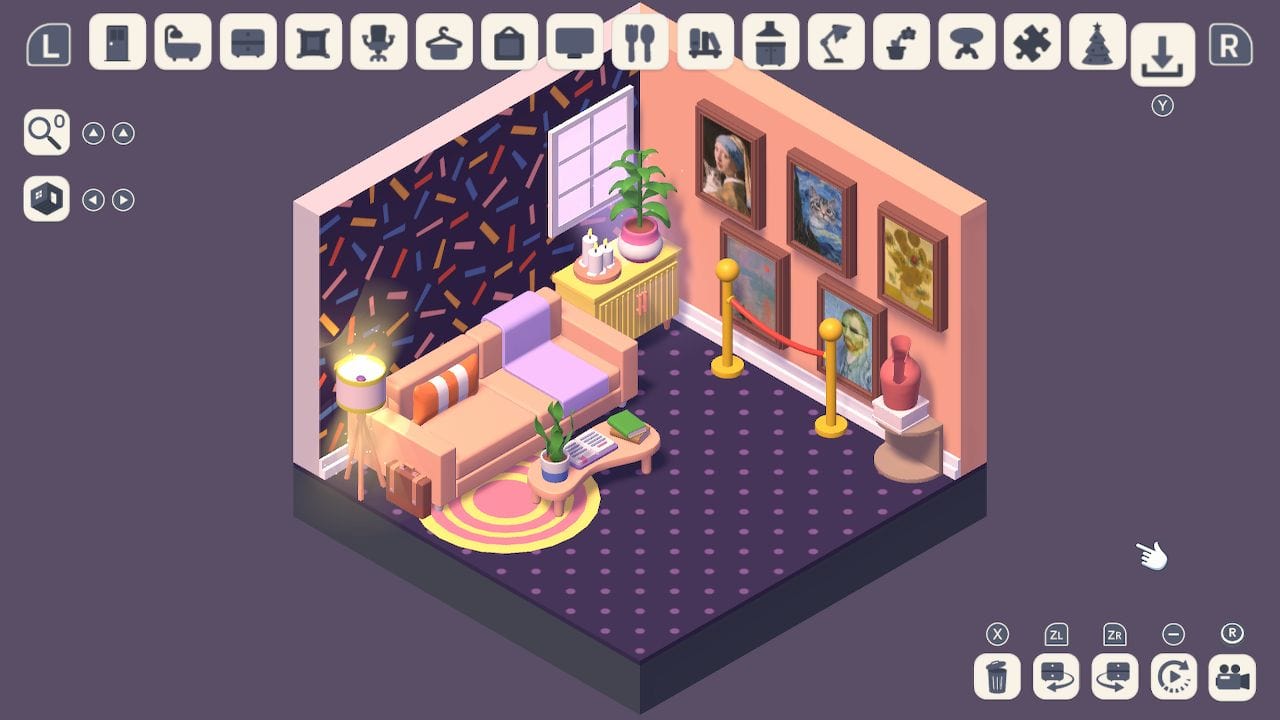Viewport: 1280px width, 720px height.
Task: Switch to the TV electronics category
Action: 574,44
